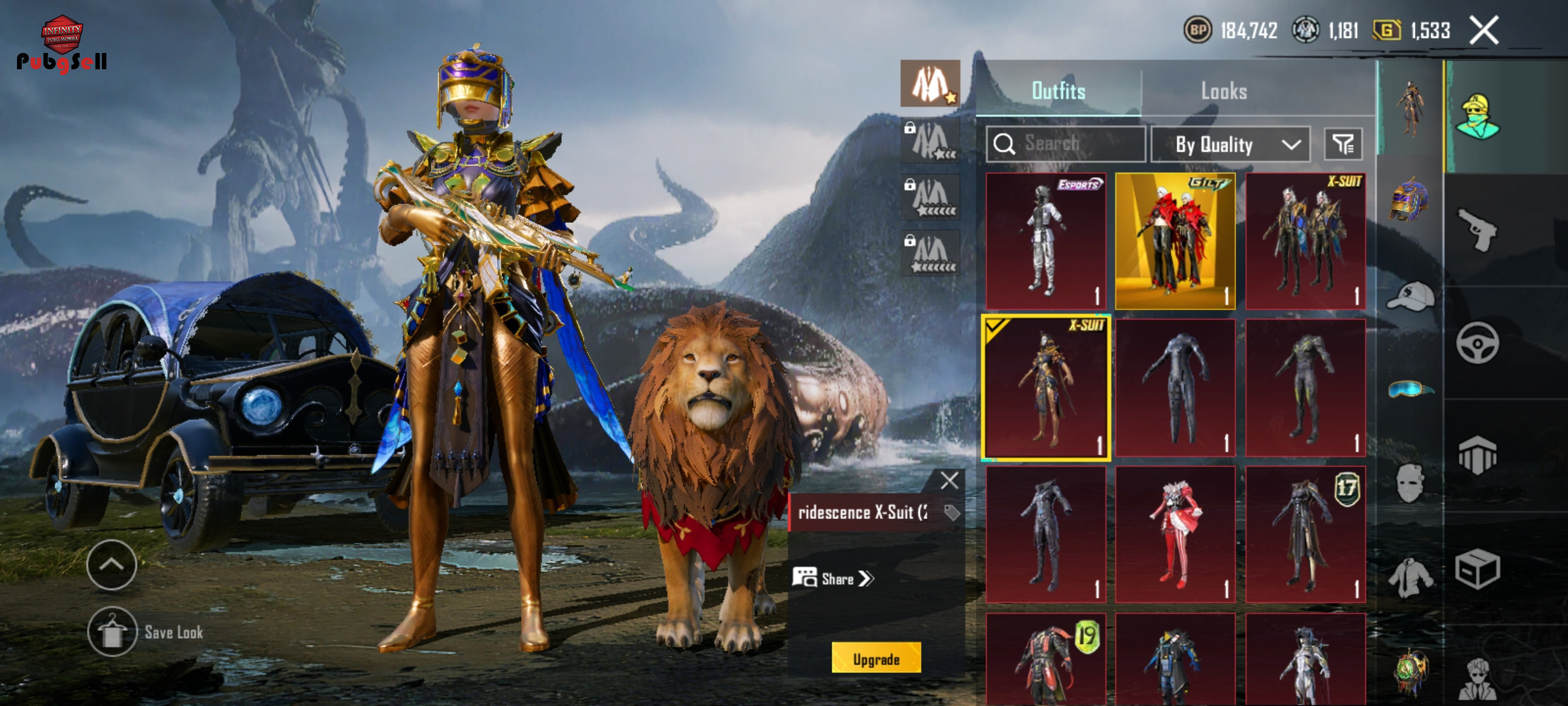The height and width of the screenshot is (706, 1568).
Task: Collapse the panel with the up-arrow button
Action: pyautogui.click(x=112, y=565)
